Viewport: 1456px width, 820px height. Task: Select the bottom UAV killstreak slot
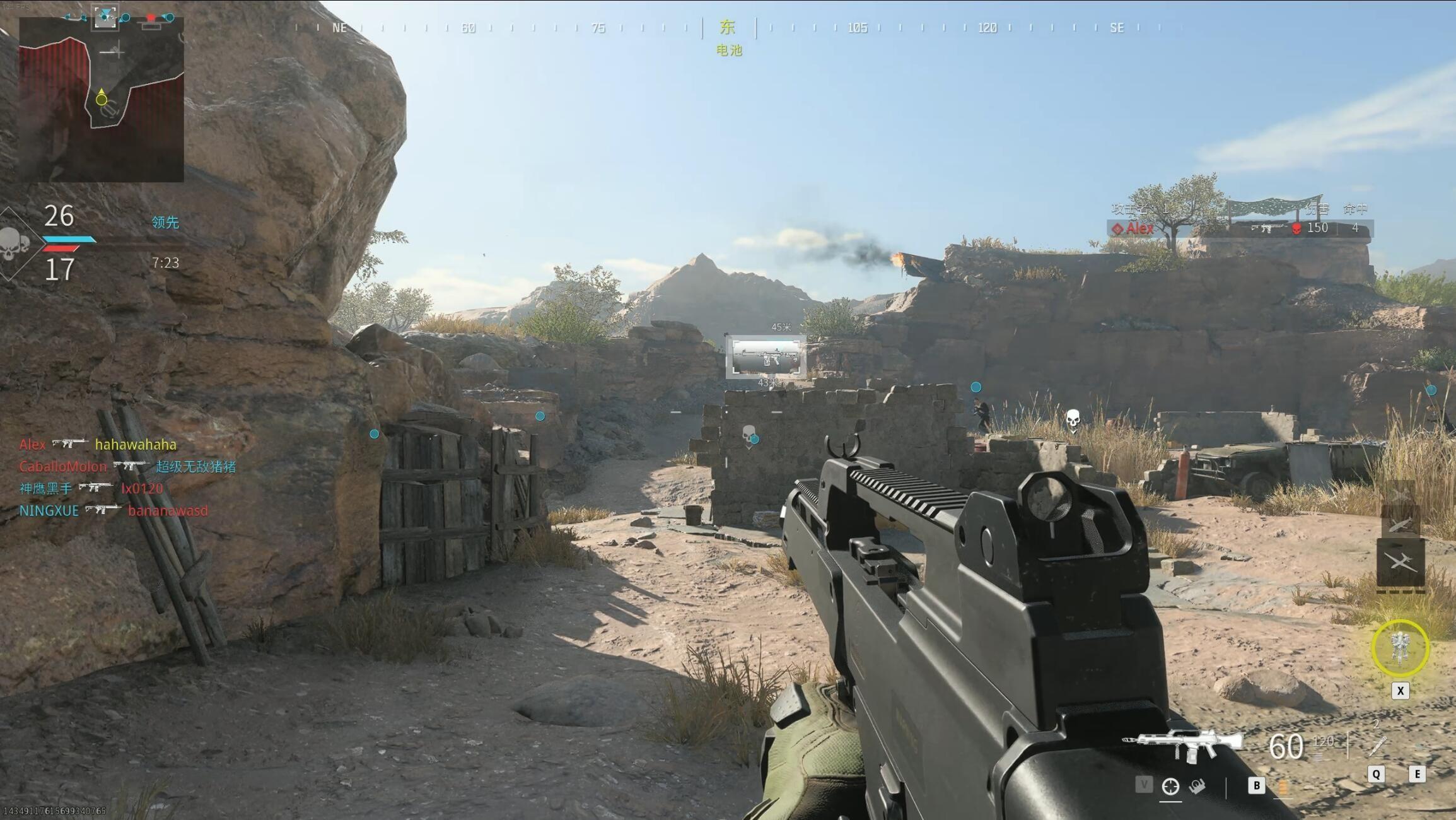(1401, 561)
